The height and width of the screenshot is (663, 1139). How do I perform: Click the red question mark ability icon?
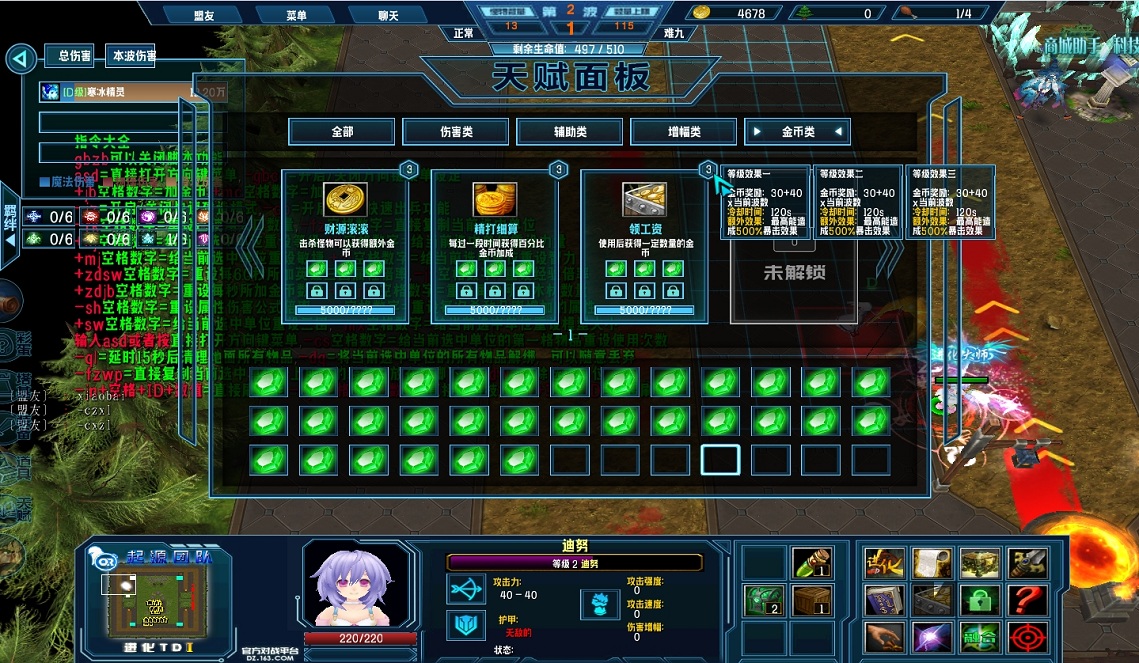pos(1029,600)
